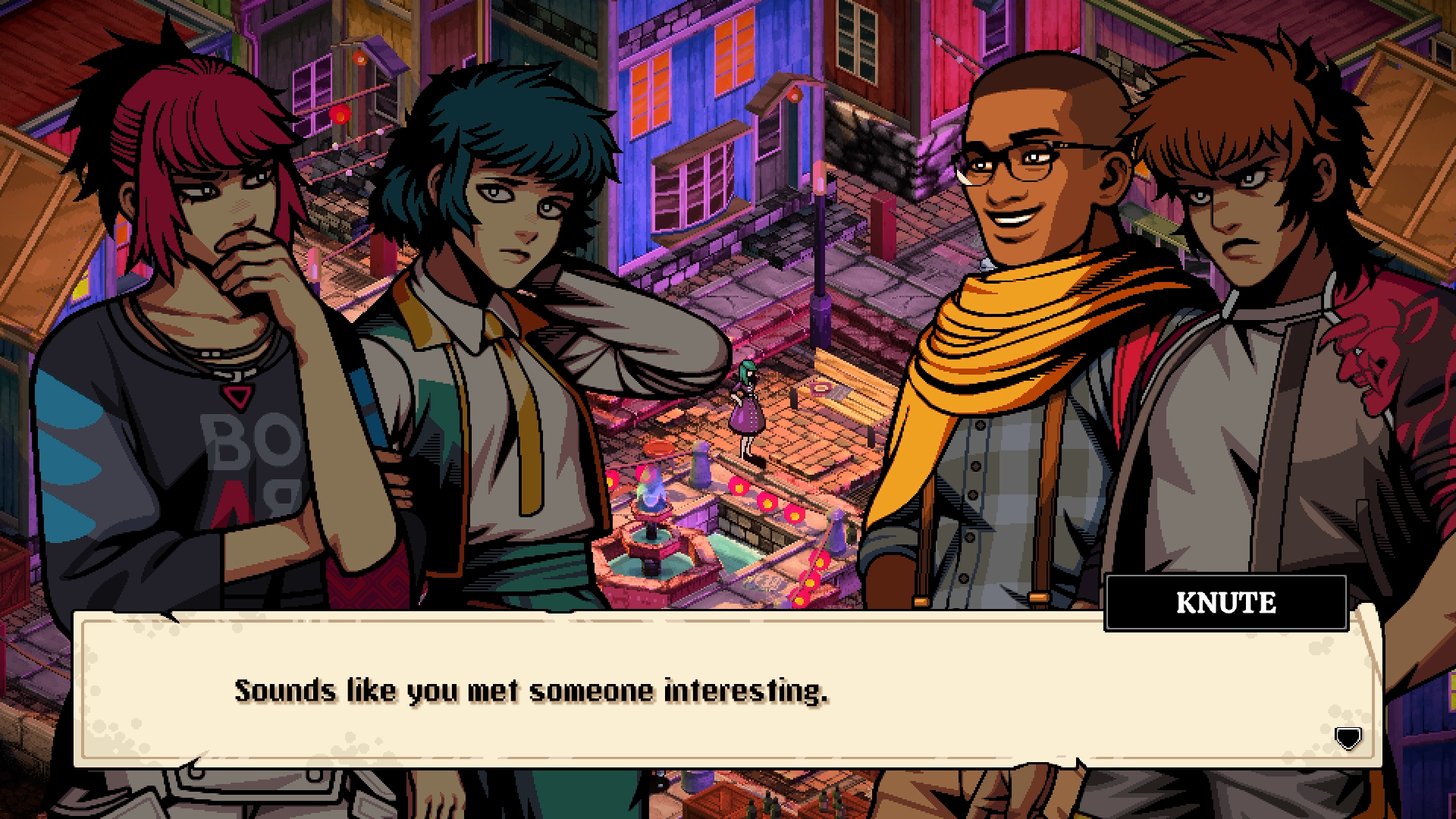This screenshot has width=1456, height=819.
Task: Select the line reading Sounds like you met someone interesting
Action: [x=531, y=690]
